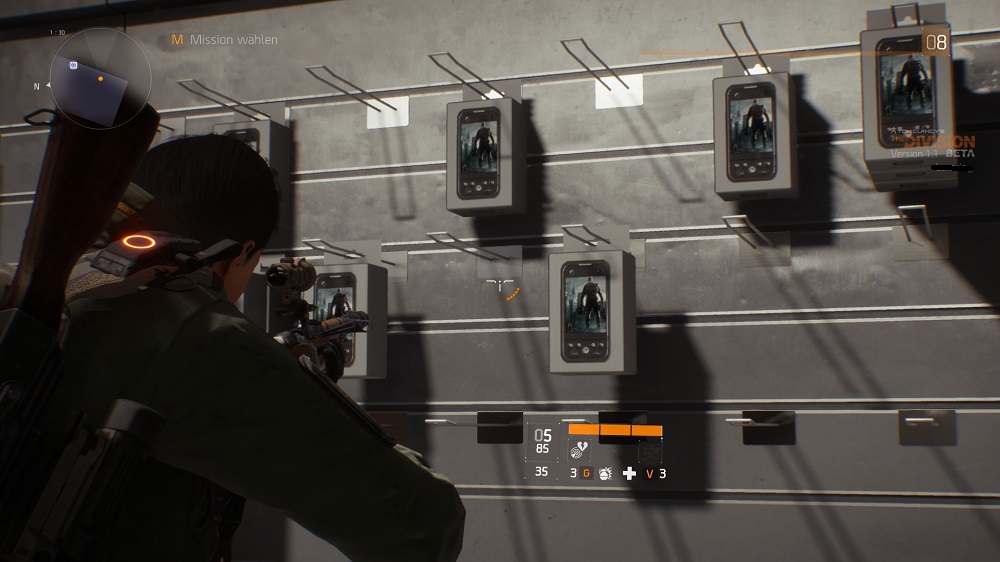This screenshot has height=562, width=1000.
Task: Activate the broken-heart pulse skill icon
Action: (579, 450)
